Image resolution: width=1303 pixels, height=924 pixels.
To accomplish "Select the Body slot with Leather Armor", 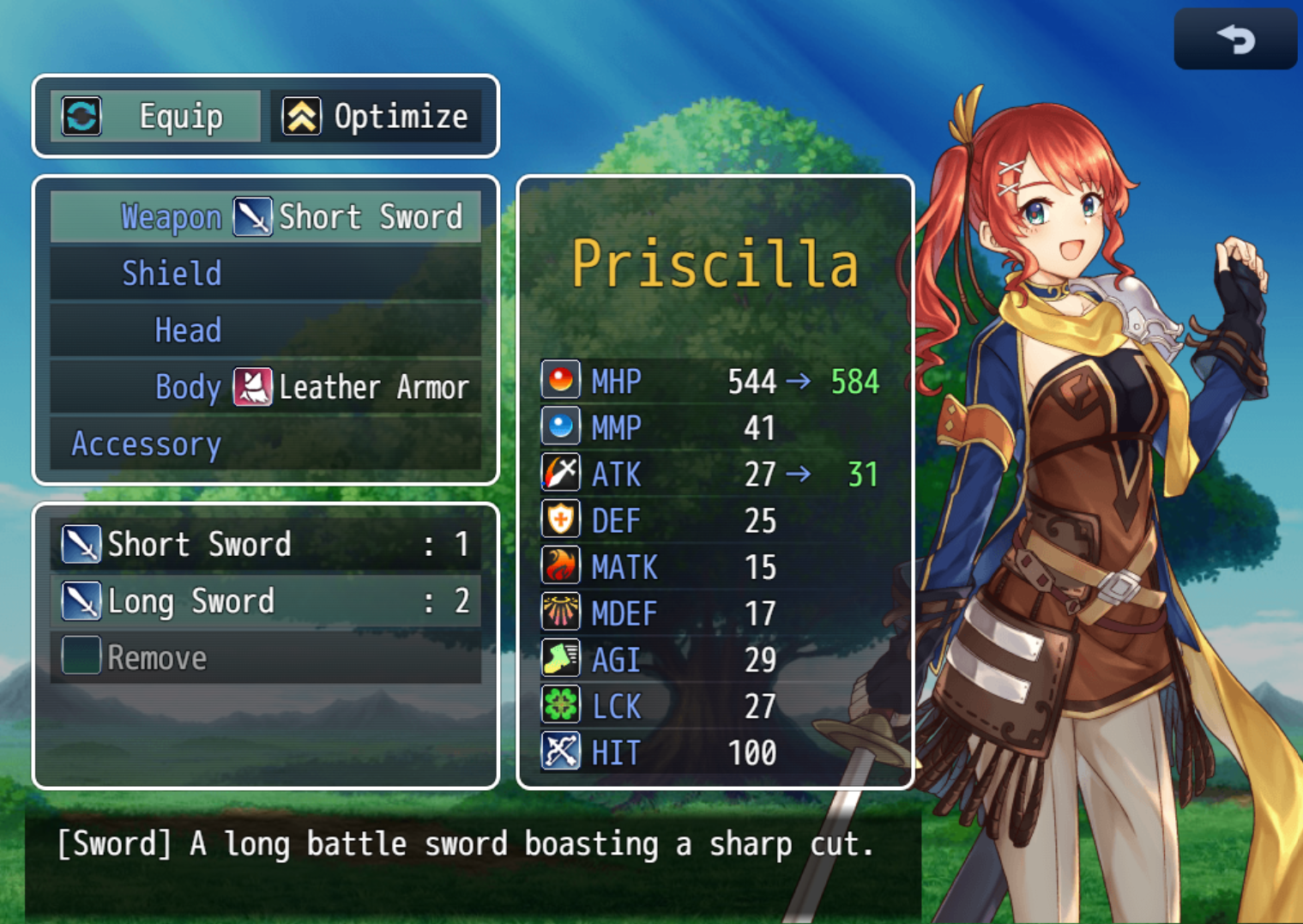I will pos(265,387).
